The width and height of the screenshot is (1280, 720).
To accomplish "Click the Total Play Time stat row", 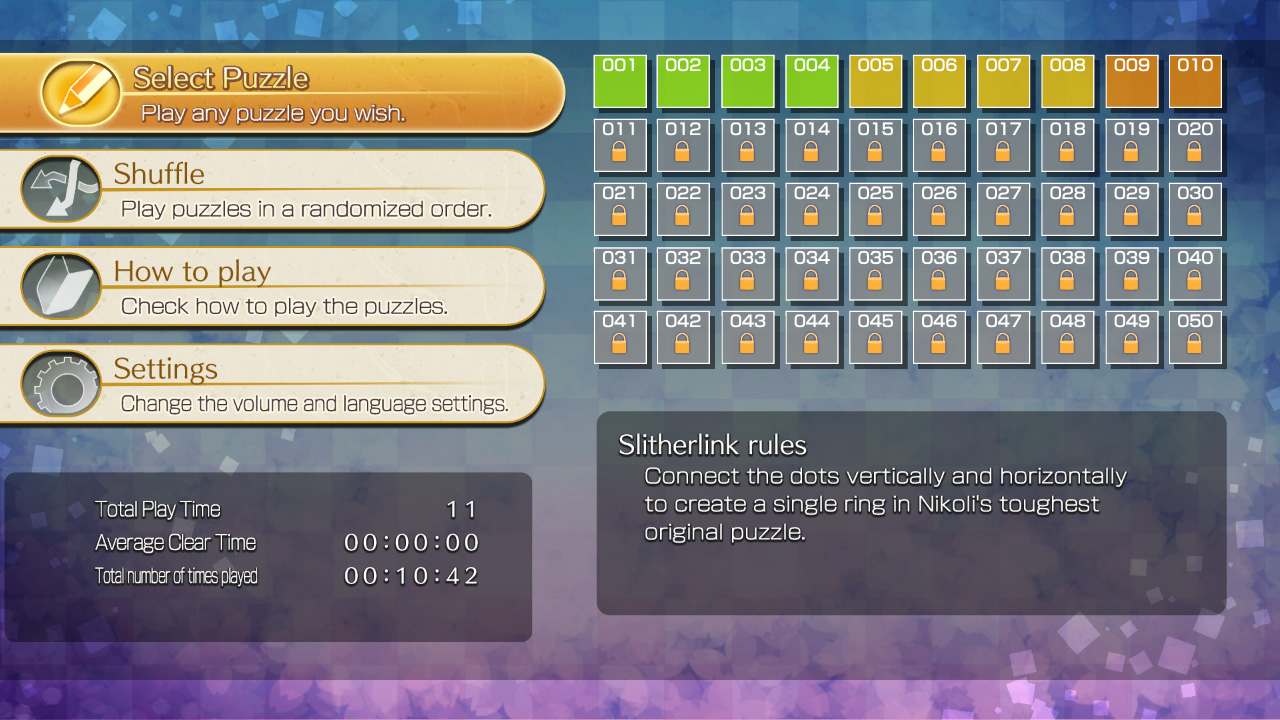I will [270, 509].
